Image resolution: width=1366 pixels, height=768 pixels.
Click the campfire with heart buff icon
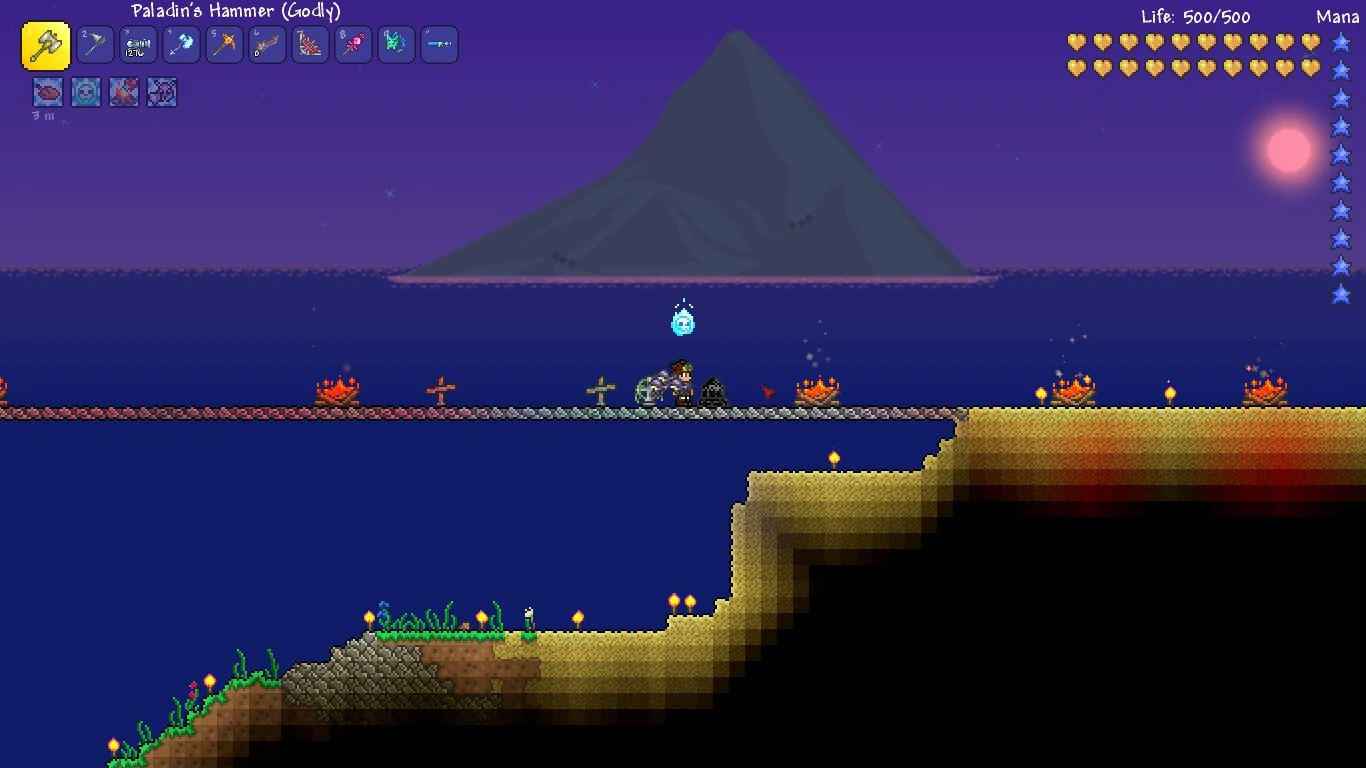pyautogui.click(x=124, y=93)
